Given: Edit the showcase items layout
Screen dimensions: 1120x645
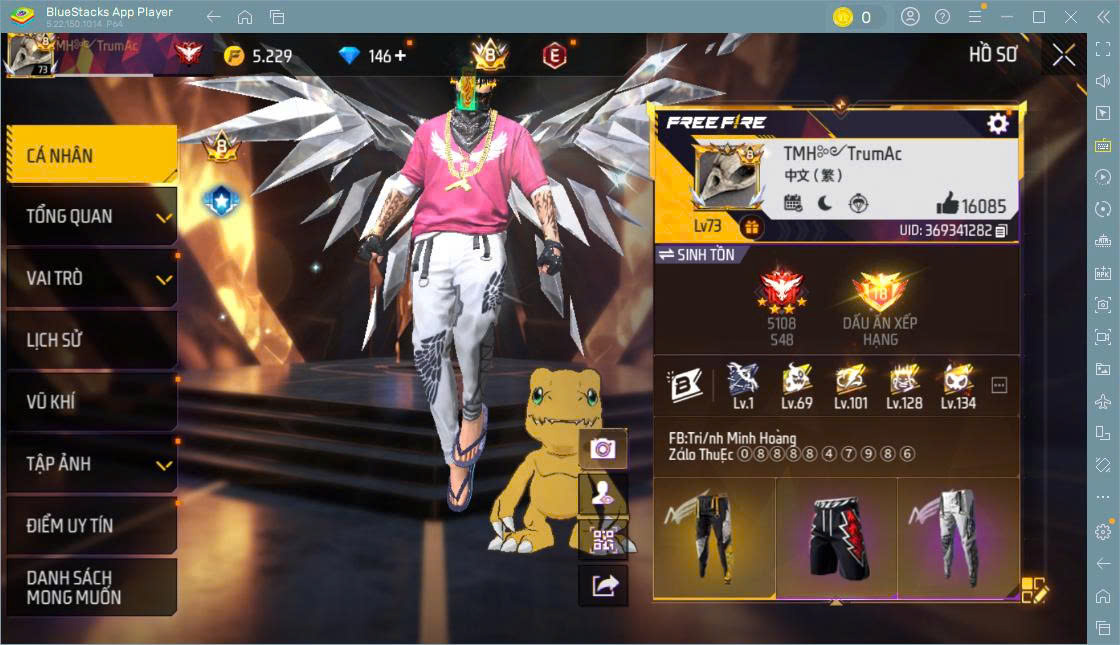Looking at the screenshot, I should [1034, 590].
